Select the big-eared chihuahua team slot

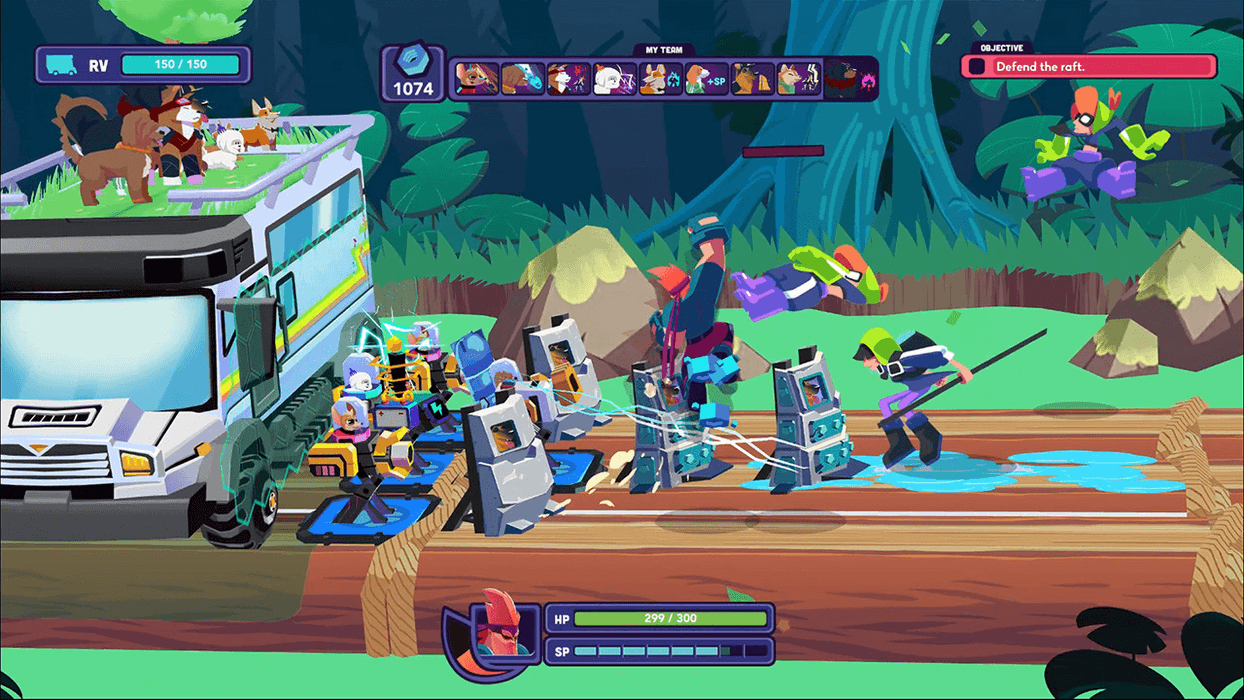point(477,79)
